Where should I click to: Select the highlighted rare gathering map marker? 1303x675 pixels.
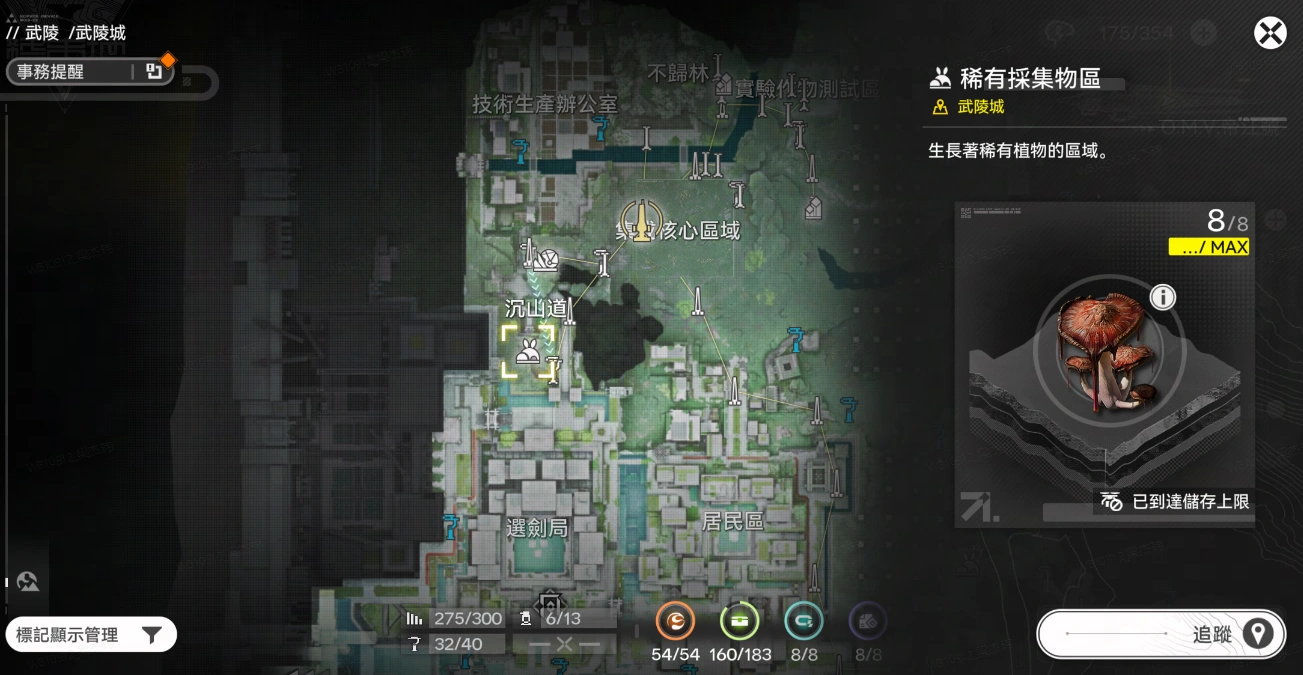pos(527,352)
